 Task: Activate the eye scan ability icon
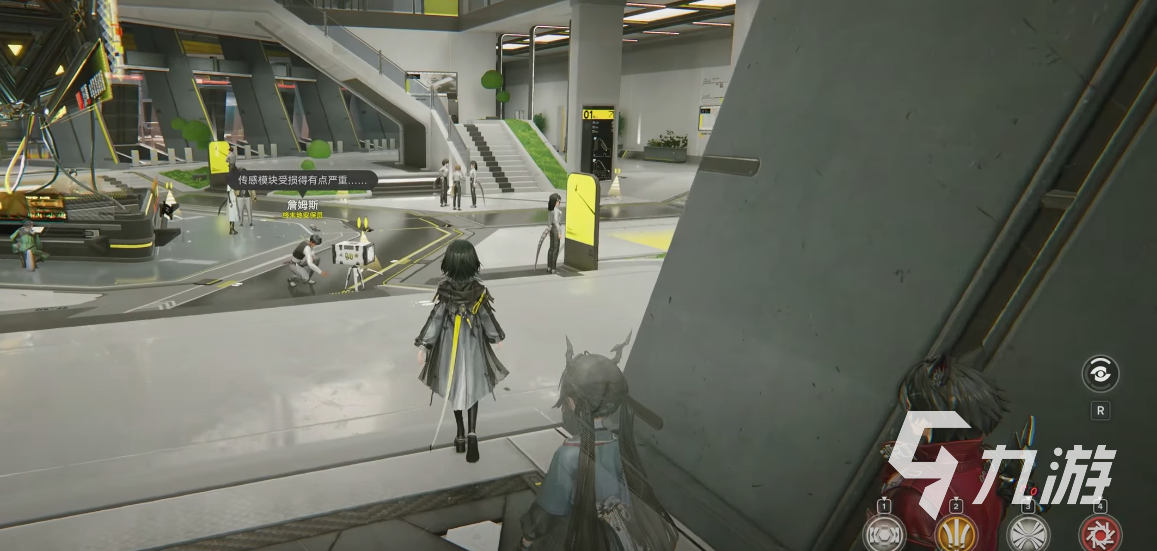coord(1100,374)
